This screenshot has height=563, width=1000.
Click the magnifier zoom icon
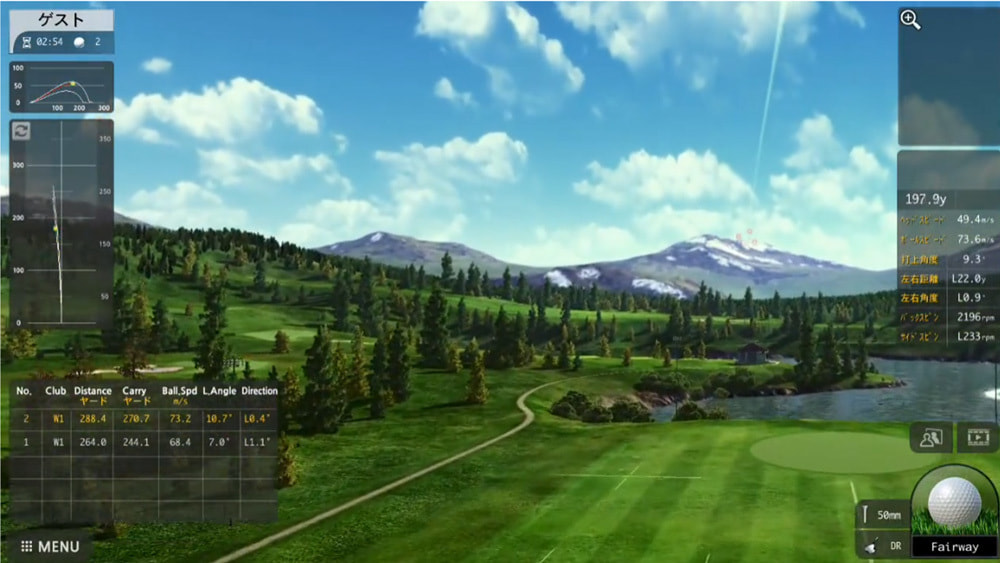pyautogui.click(x=910, y=21)
